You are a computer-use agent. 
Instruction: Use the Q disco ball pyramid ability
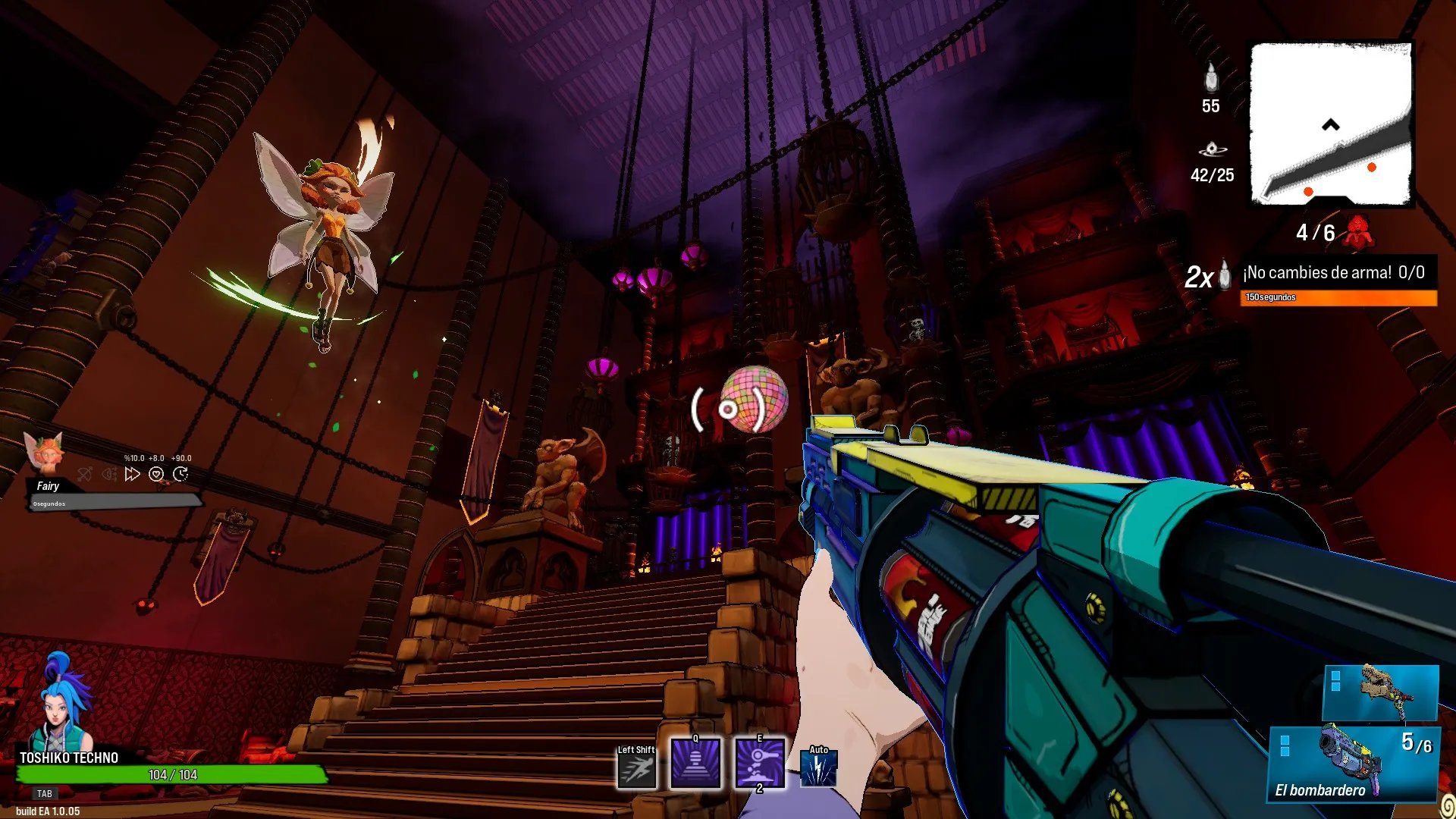click(x=695, y=764)
